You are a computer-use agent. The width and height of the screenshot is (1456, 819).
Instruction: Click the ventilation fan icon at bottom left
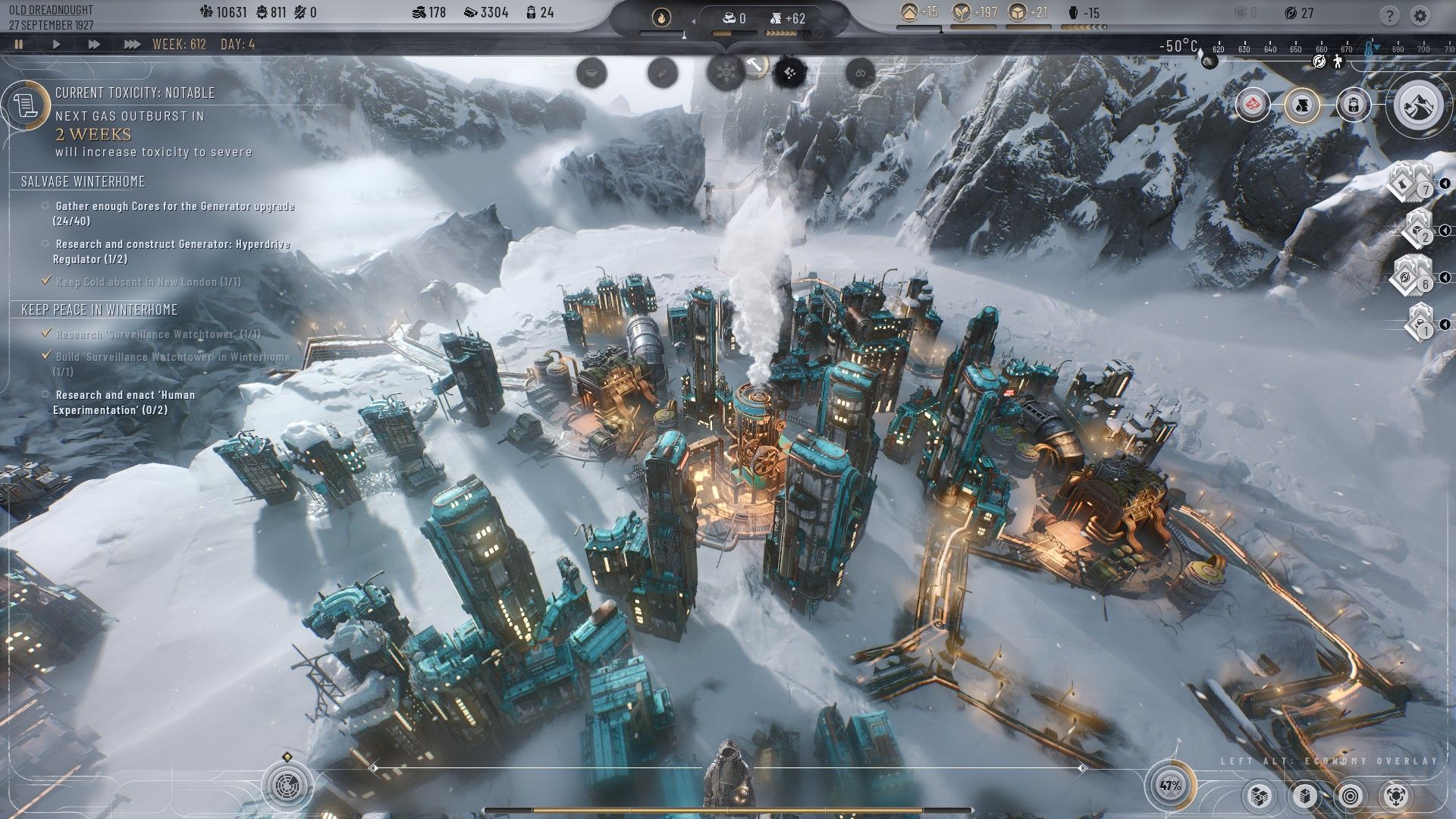pyautogui.click(x=287, y=787)
